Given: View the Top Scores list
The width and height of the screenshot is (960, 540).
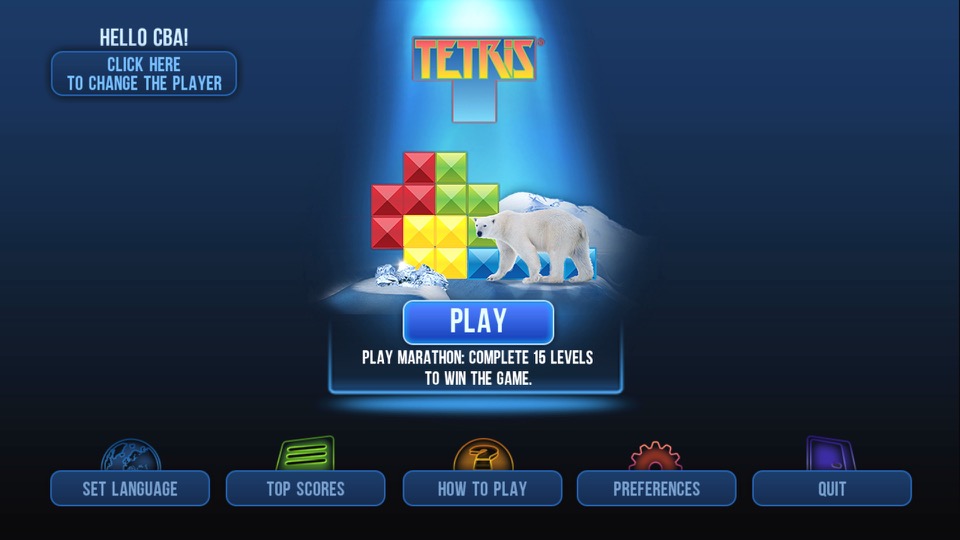Looking at the screenshot, I should 305,488.
